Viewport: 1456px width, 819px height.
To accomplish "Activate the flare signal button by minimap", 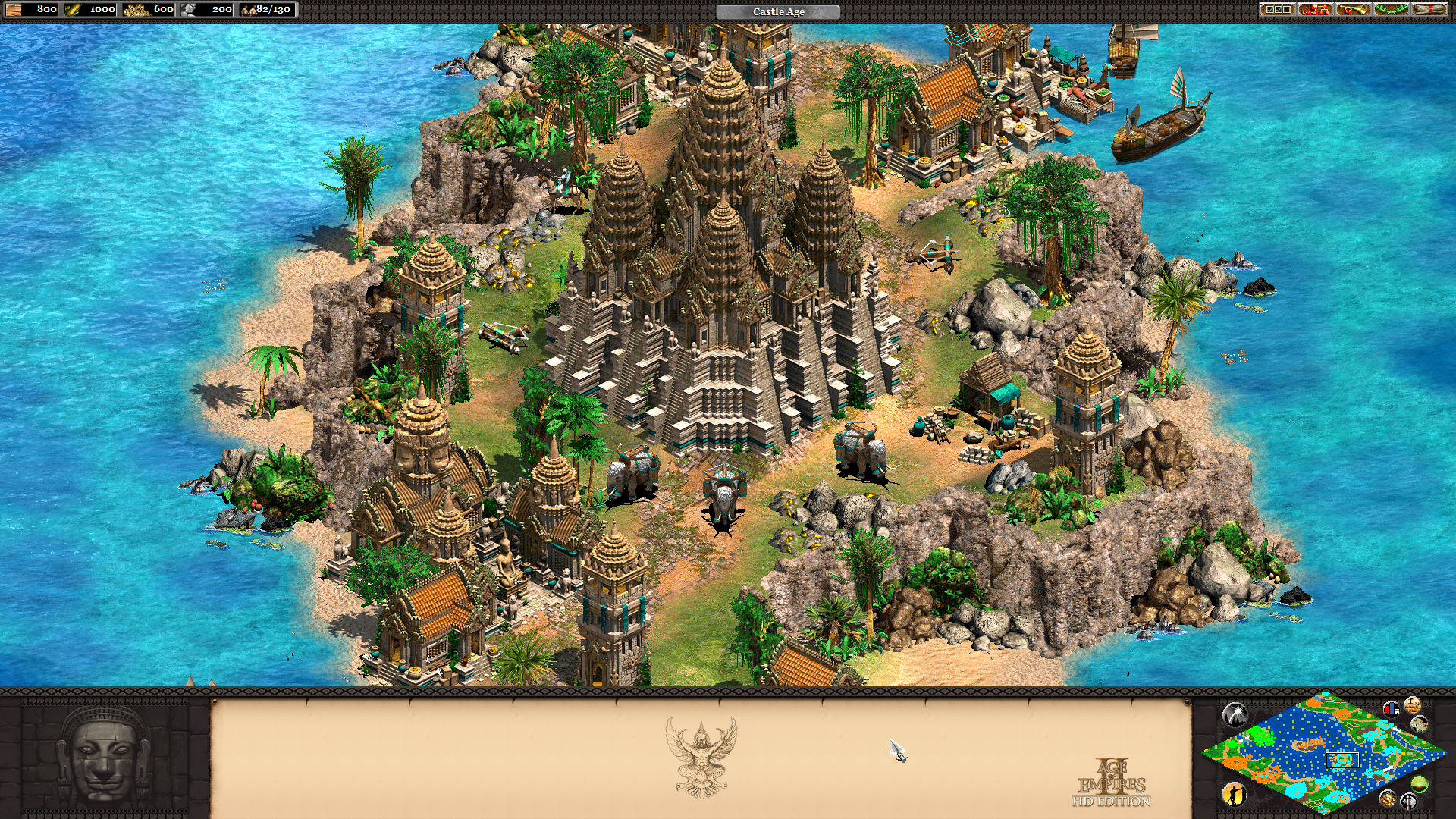I will 1235,714.
